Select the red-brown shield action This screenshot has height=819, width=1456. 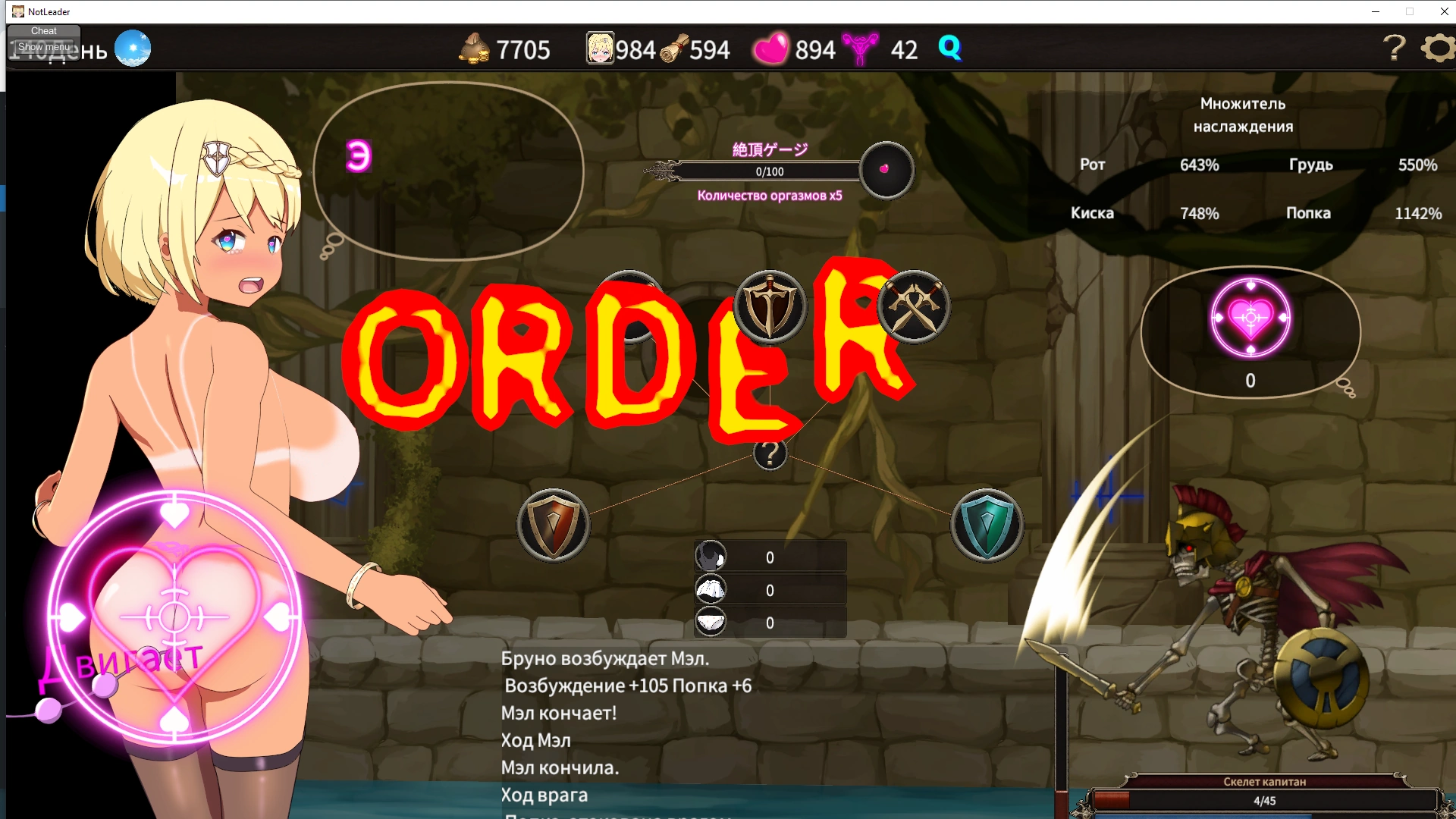click(x=554, y=525)
